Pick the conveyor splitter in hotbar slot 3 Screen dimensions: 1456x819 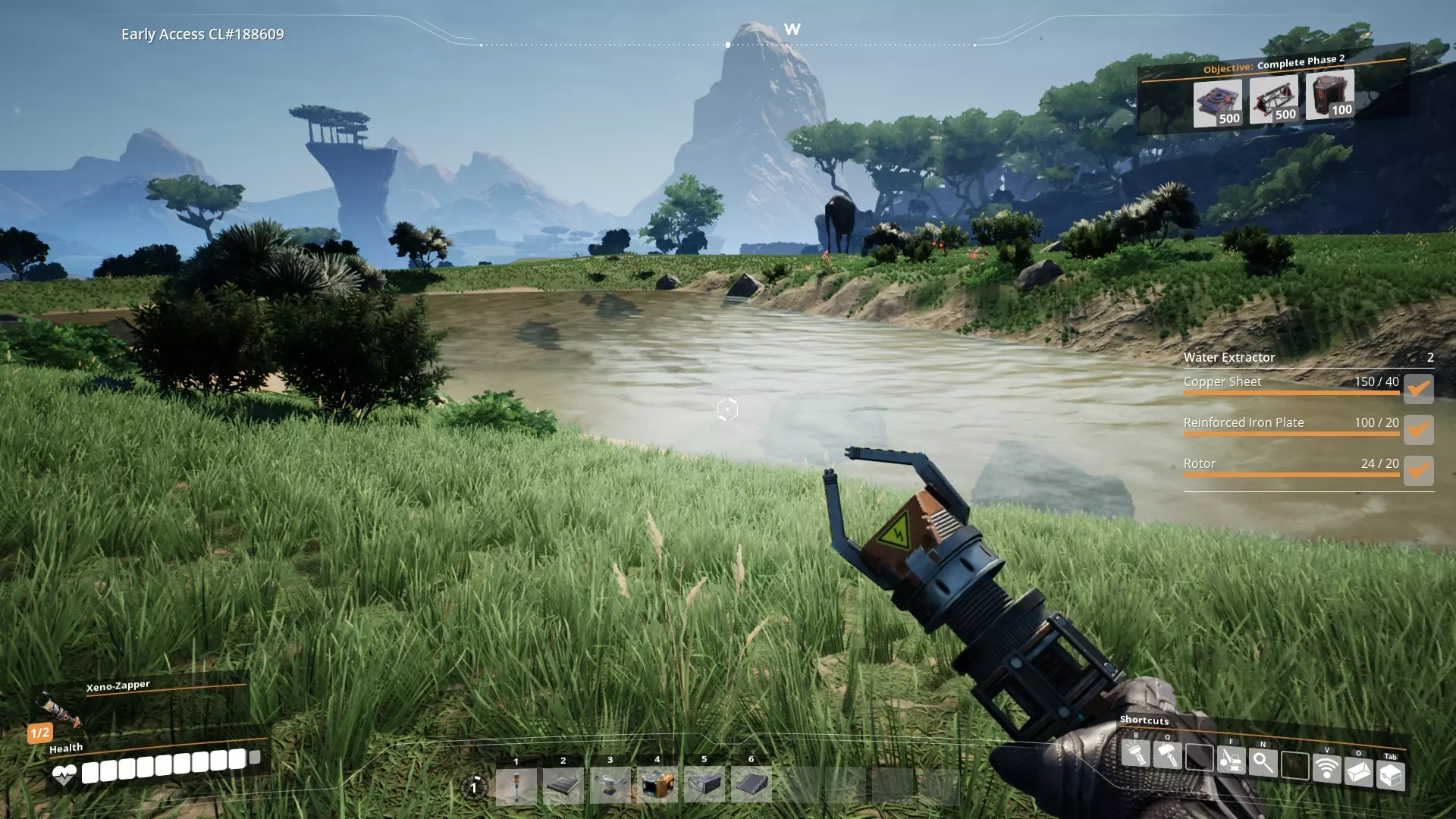[610, 785]
